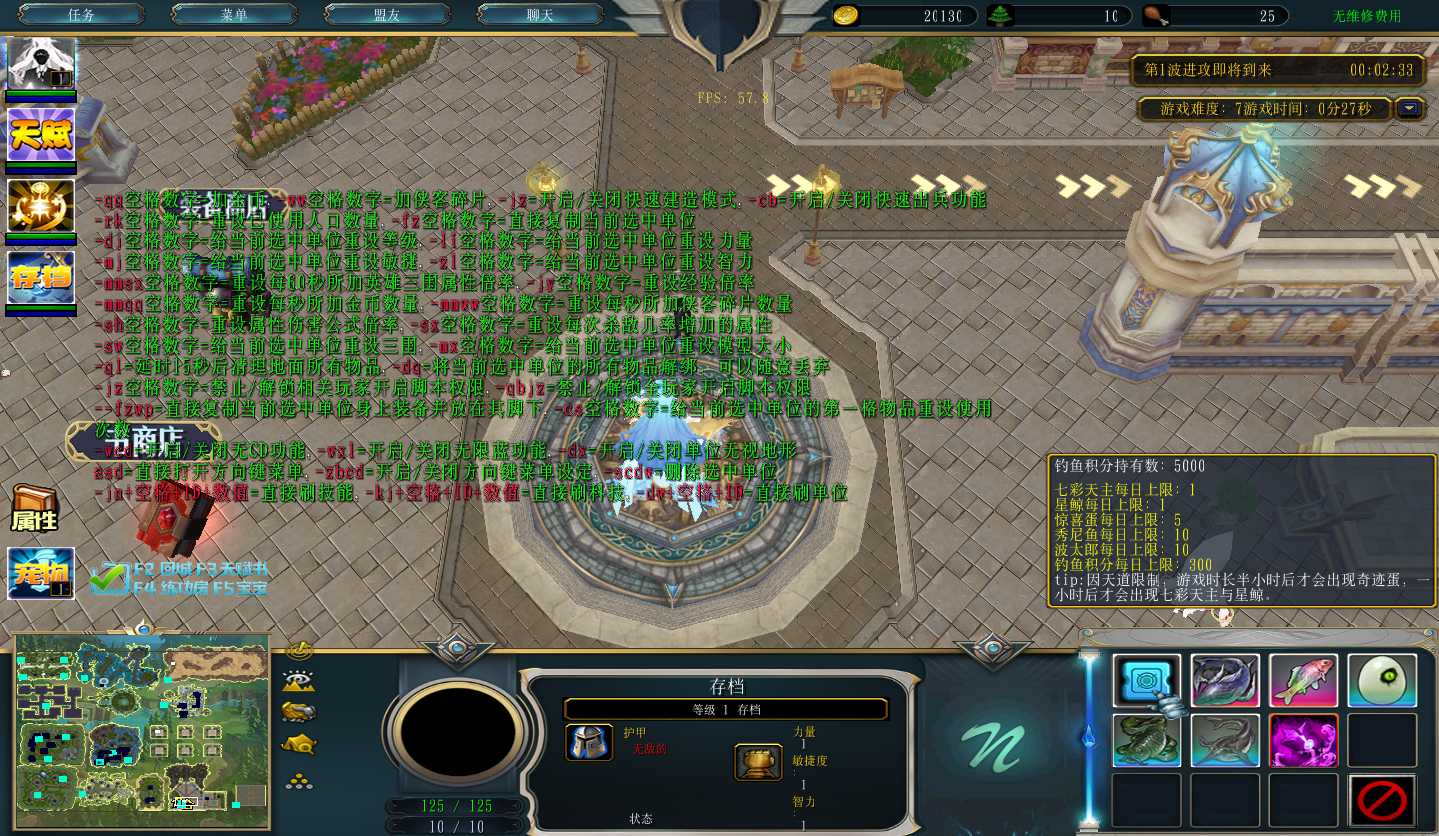Use the blue ticket ability
The image size is (1439, 836).
tap(1146, 681)
